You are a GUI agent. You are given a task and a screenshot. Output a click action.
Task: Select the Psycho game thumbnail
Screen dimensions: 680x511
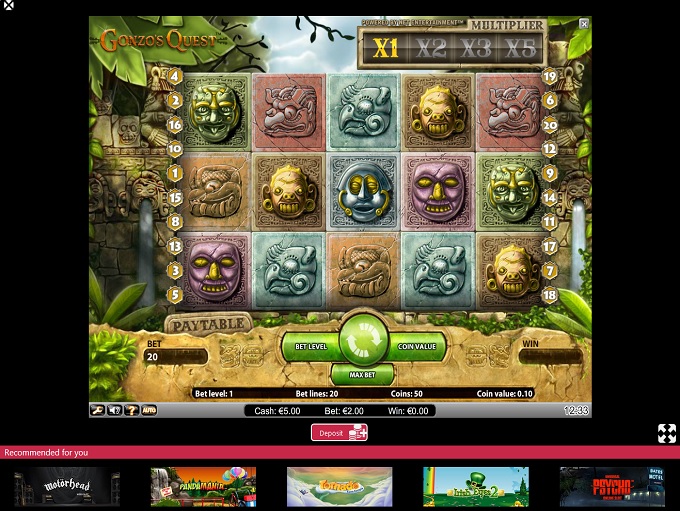(611, 487)
